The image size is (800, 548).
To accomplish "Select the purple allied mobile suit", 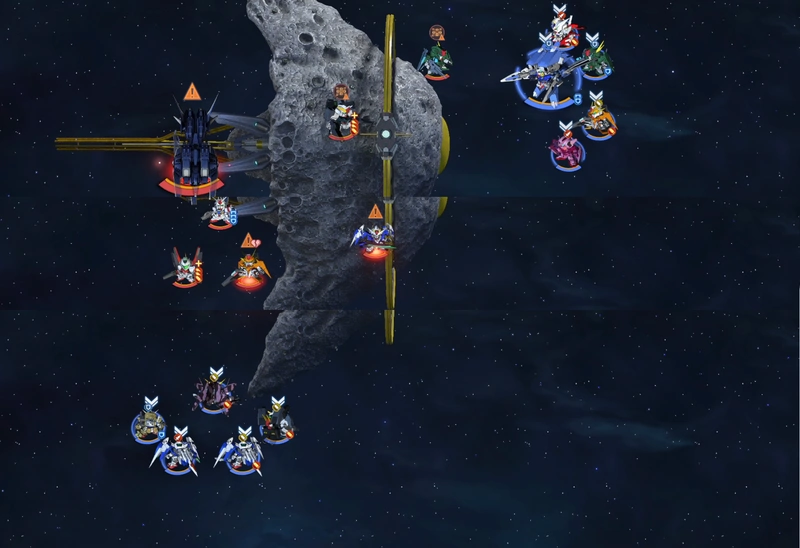I will [212, 393].
